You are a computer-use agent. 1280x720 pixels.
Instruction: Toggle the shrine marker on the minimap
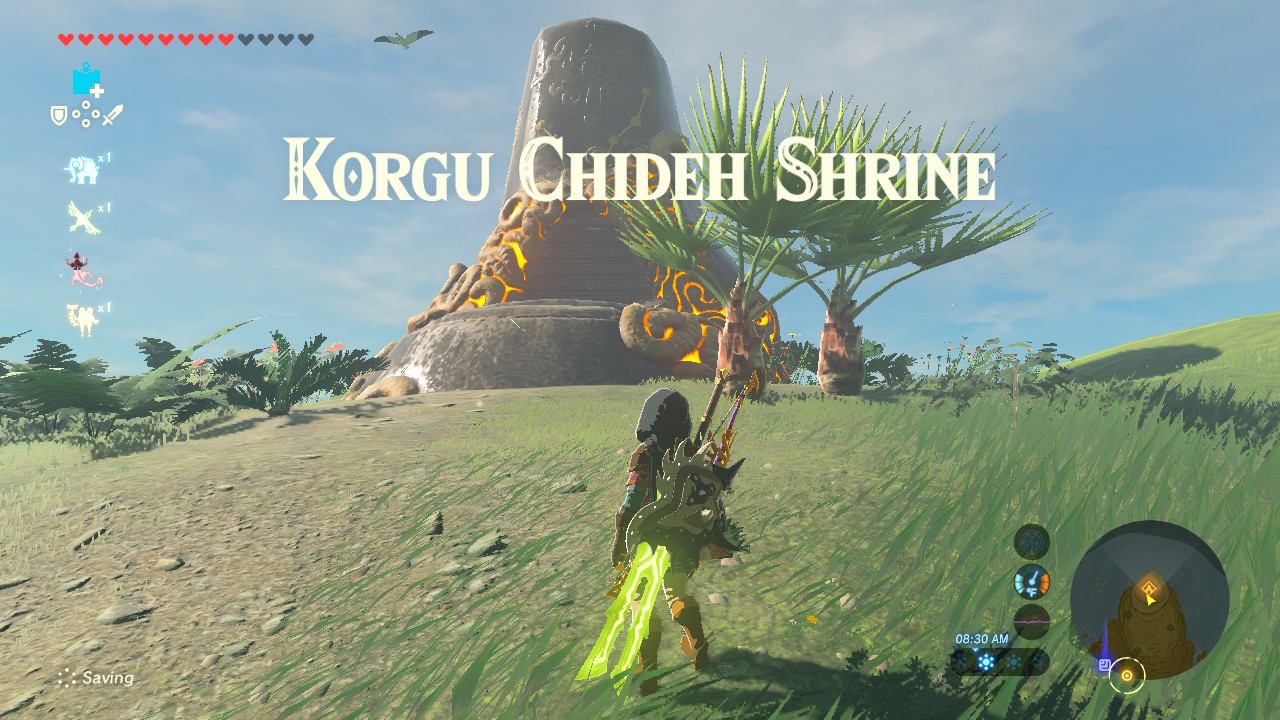coord(1149,587)
